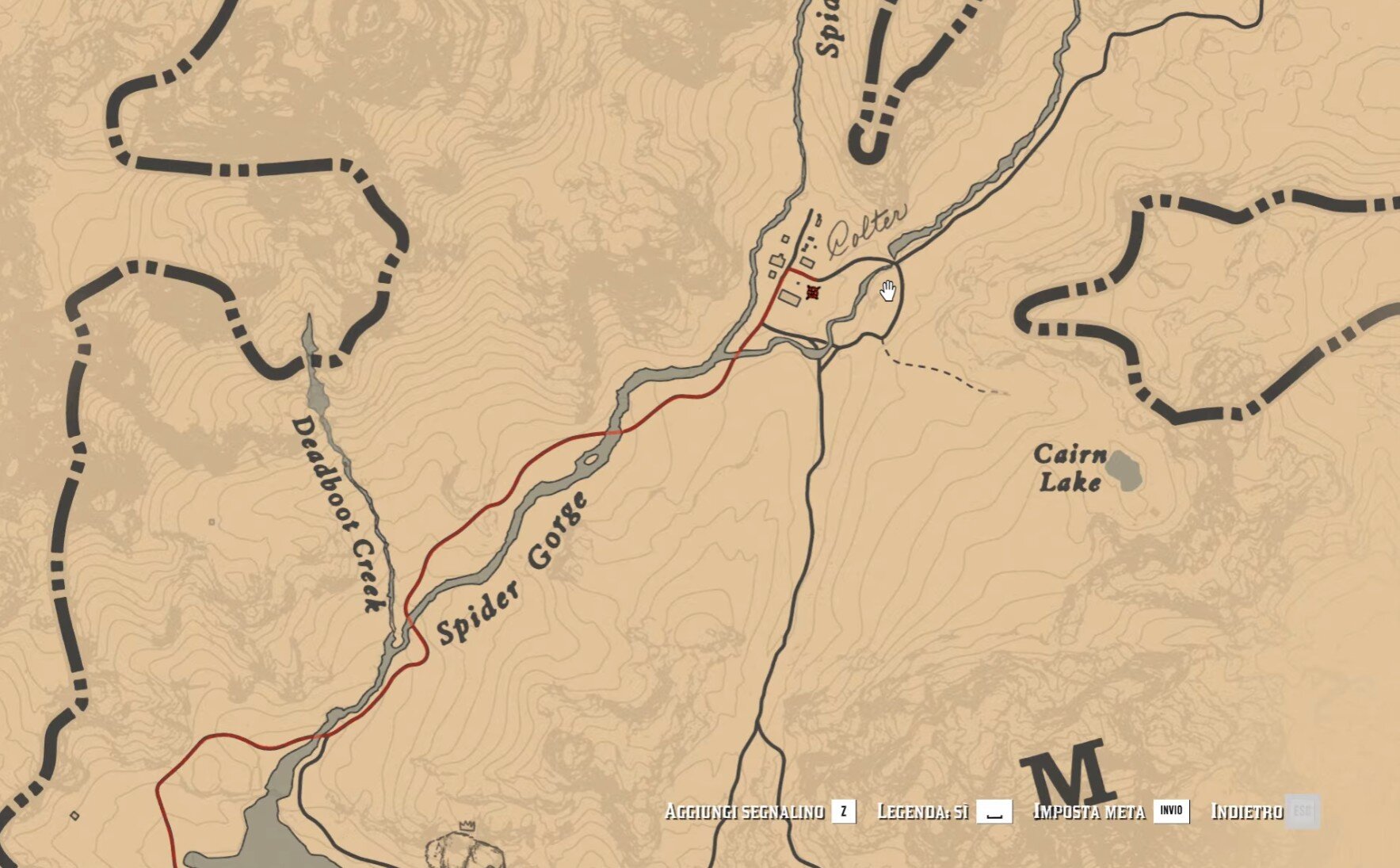
Task: Select the red marker at Colter
Action: coord(812,293)
